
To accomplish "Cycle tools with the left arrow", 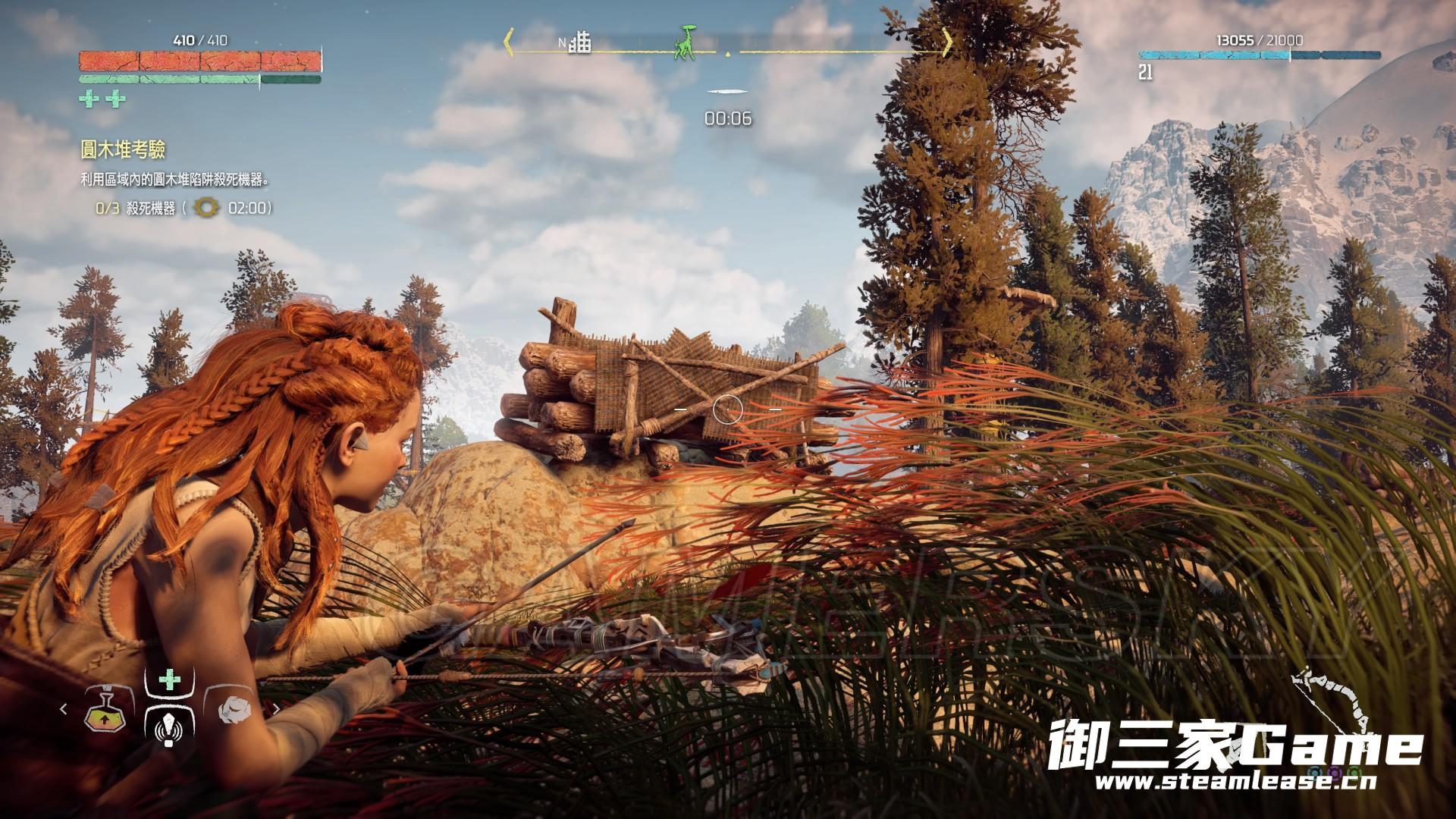I will coord(64,710).
